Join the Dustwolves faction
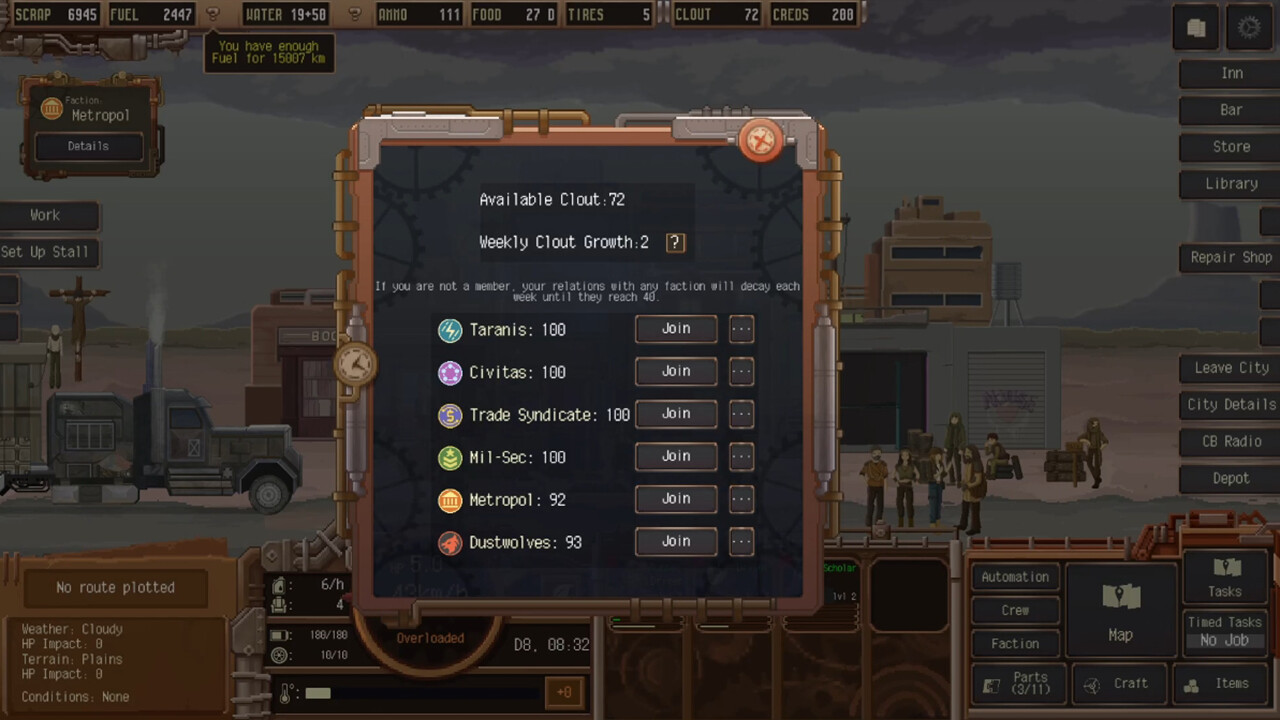 click(676, 541)
